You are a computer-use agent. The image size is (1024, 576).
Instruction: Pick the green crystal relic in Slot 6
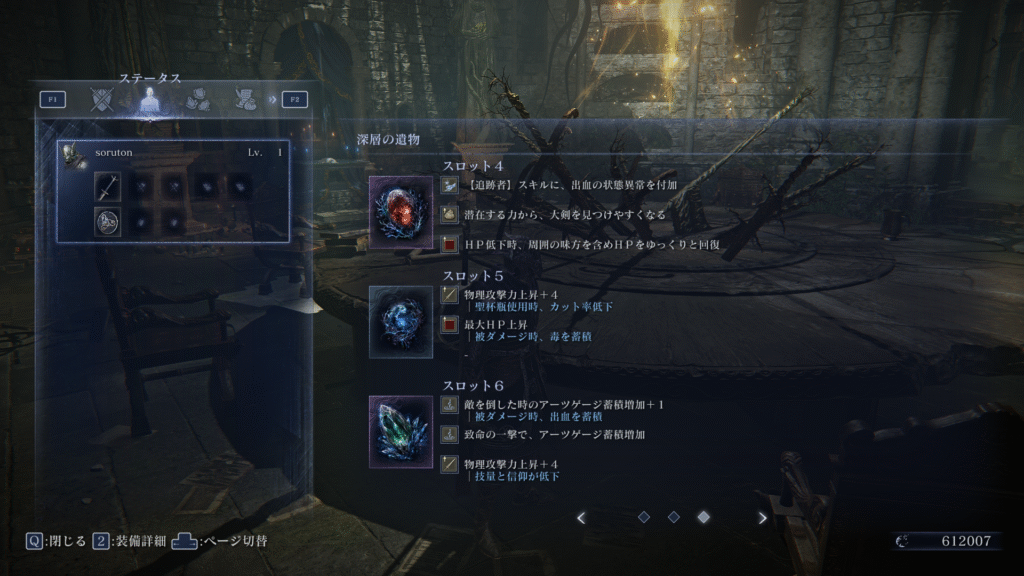click(x=401, y=432)
